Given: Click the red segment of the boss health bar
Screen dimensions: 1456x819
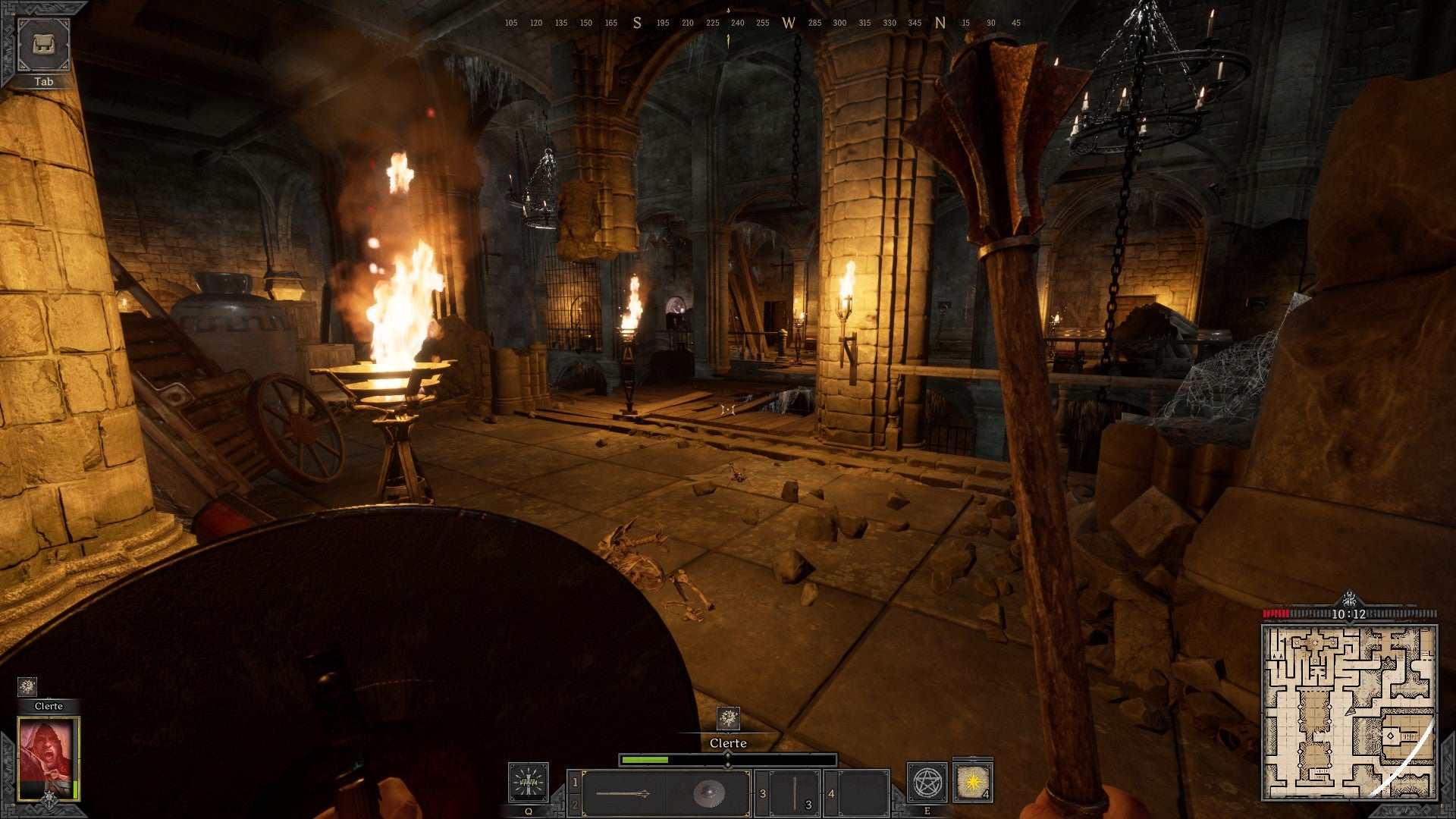Looking at the screenshot, I should 1276,613.
